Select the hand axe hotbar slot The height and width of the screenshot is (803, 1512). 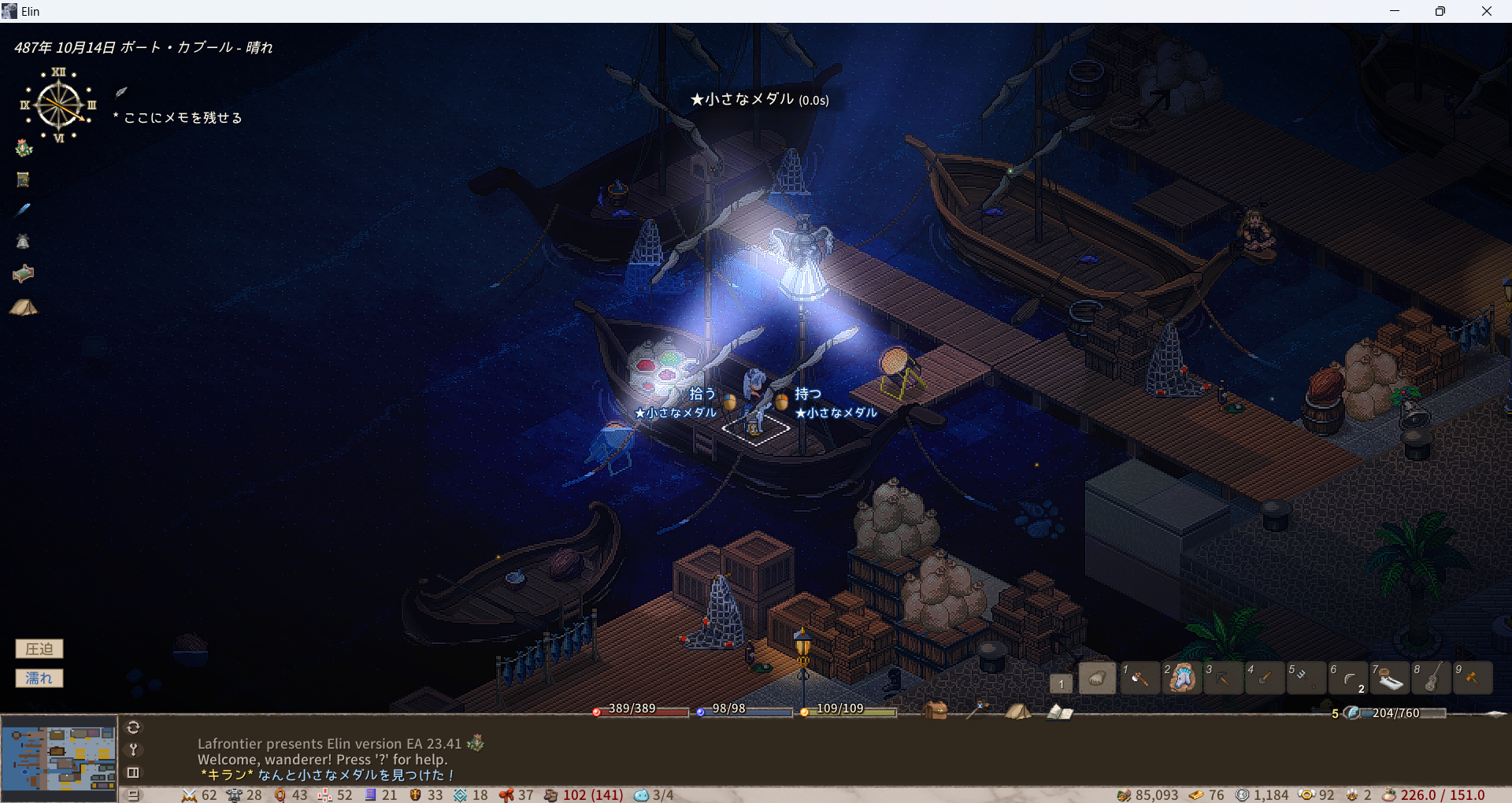[x=1139, y=678]
